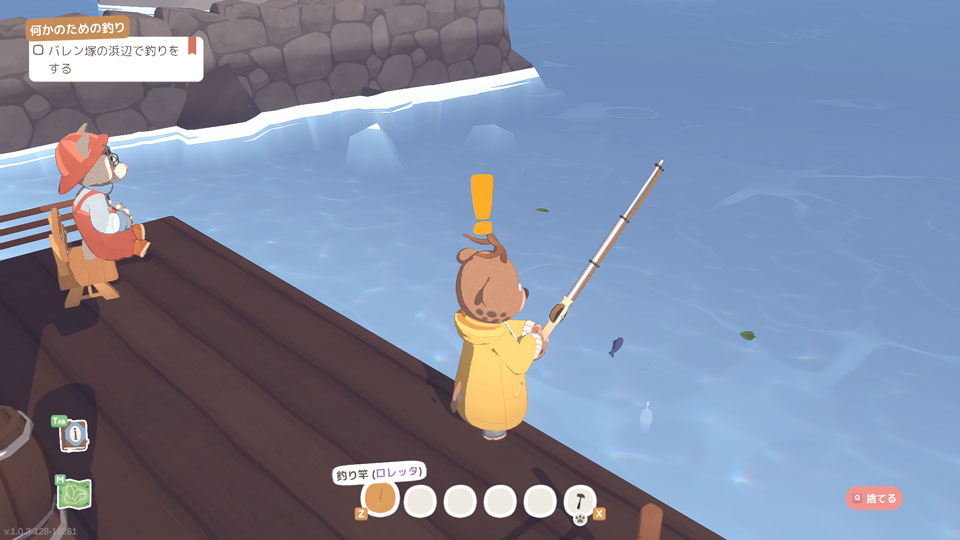The width and height of the screenshot is (960, 540).
Task: Click the red bookmark on quest panel
Action: (192, 46)
